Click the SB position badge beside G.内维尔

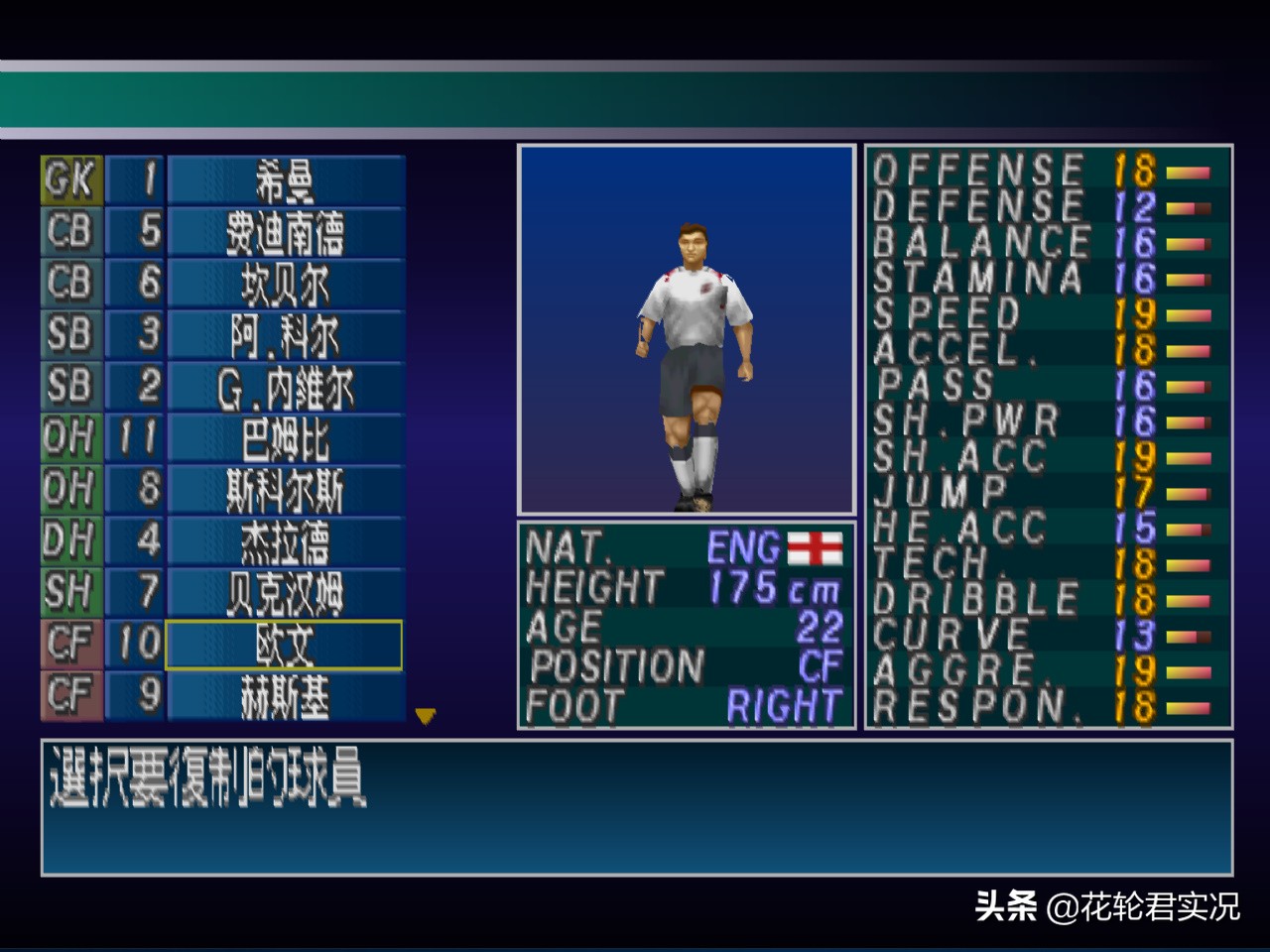[x=69, y=386]
